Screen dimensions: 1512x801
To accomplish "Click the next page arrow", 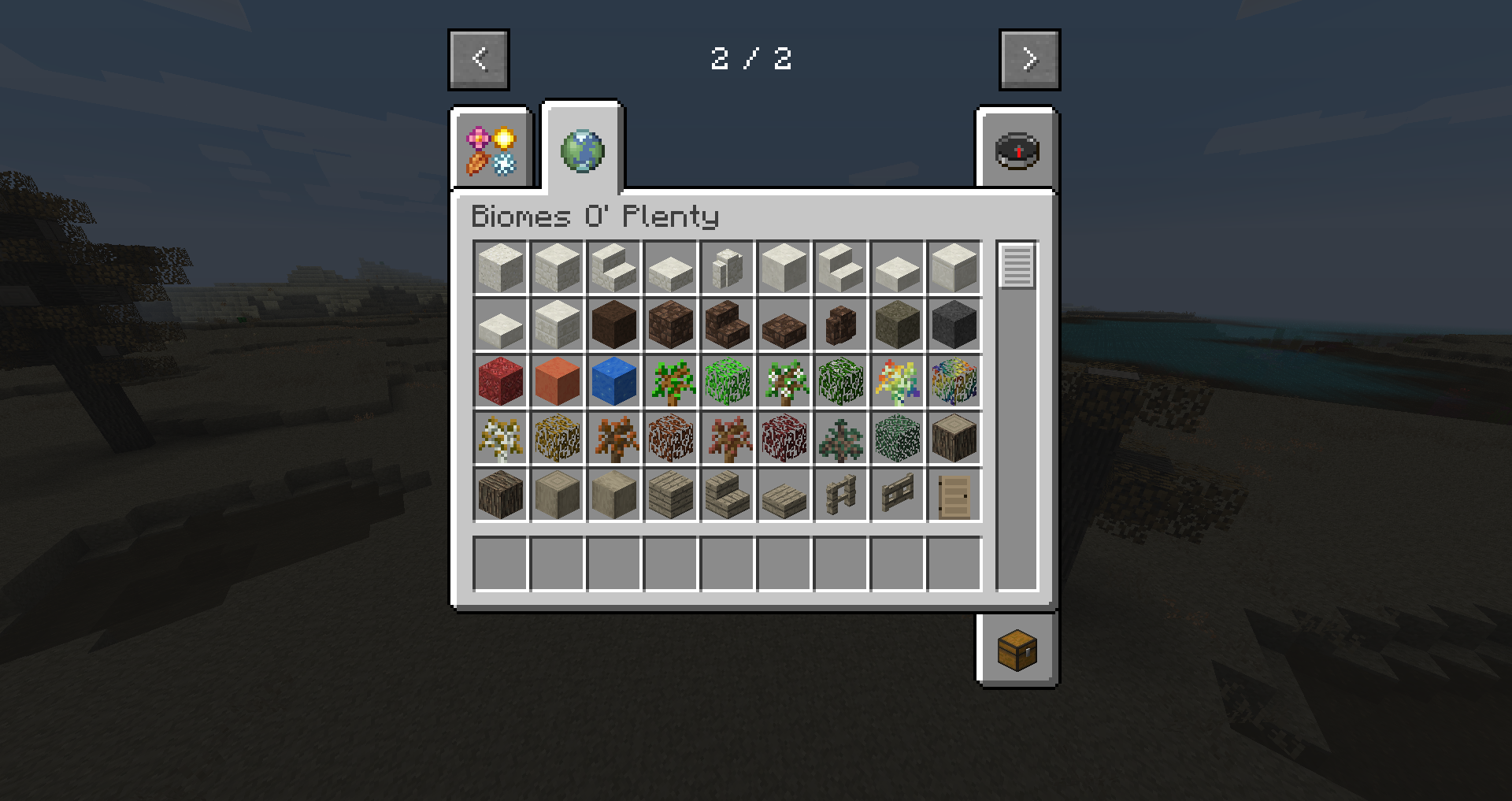I will pyautogui.click(x=1029, y=58).
